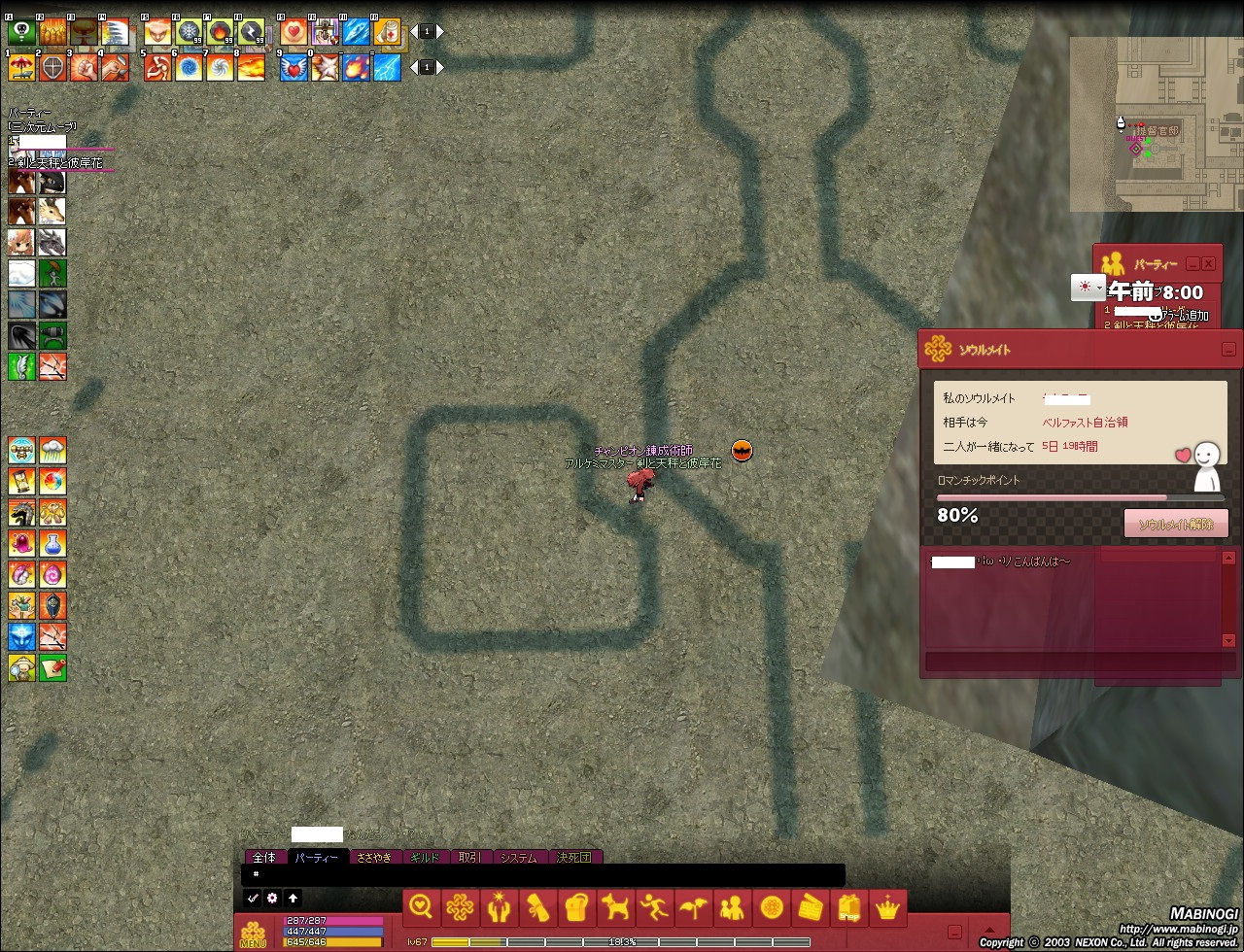1244x952 pixels.
Task: Switch to the 全体 chat tab
Action: (264, 858)
